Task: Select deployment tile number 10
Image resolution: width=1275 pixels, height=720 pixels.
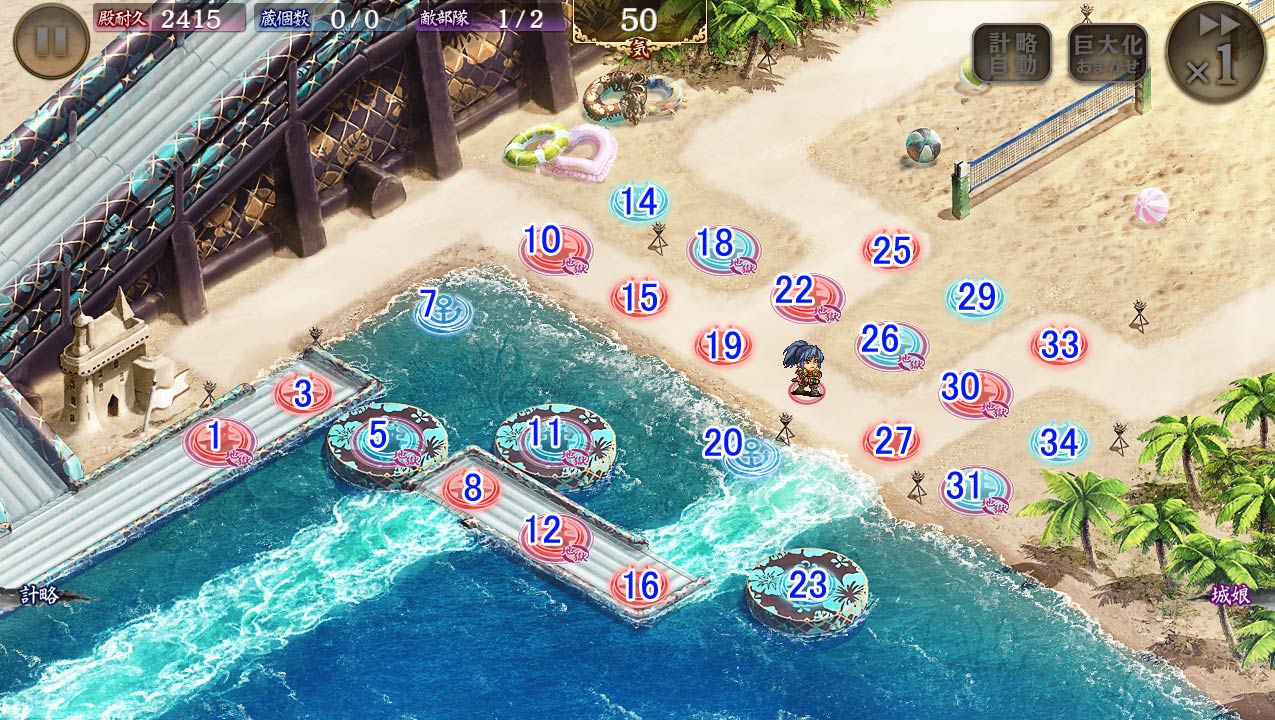Action: coord(555,247)
